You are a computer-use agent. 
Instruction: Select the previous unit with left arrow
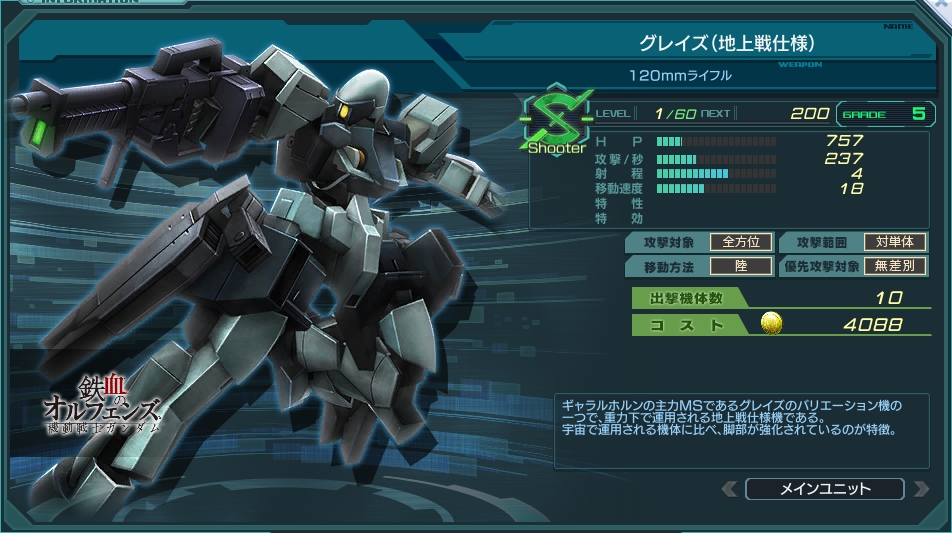(x=730, y=489)
